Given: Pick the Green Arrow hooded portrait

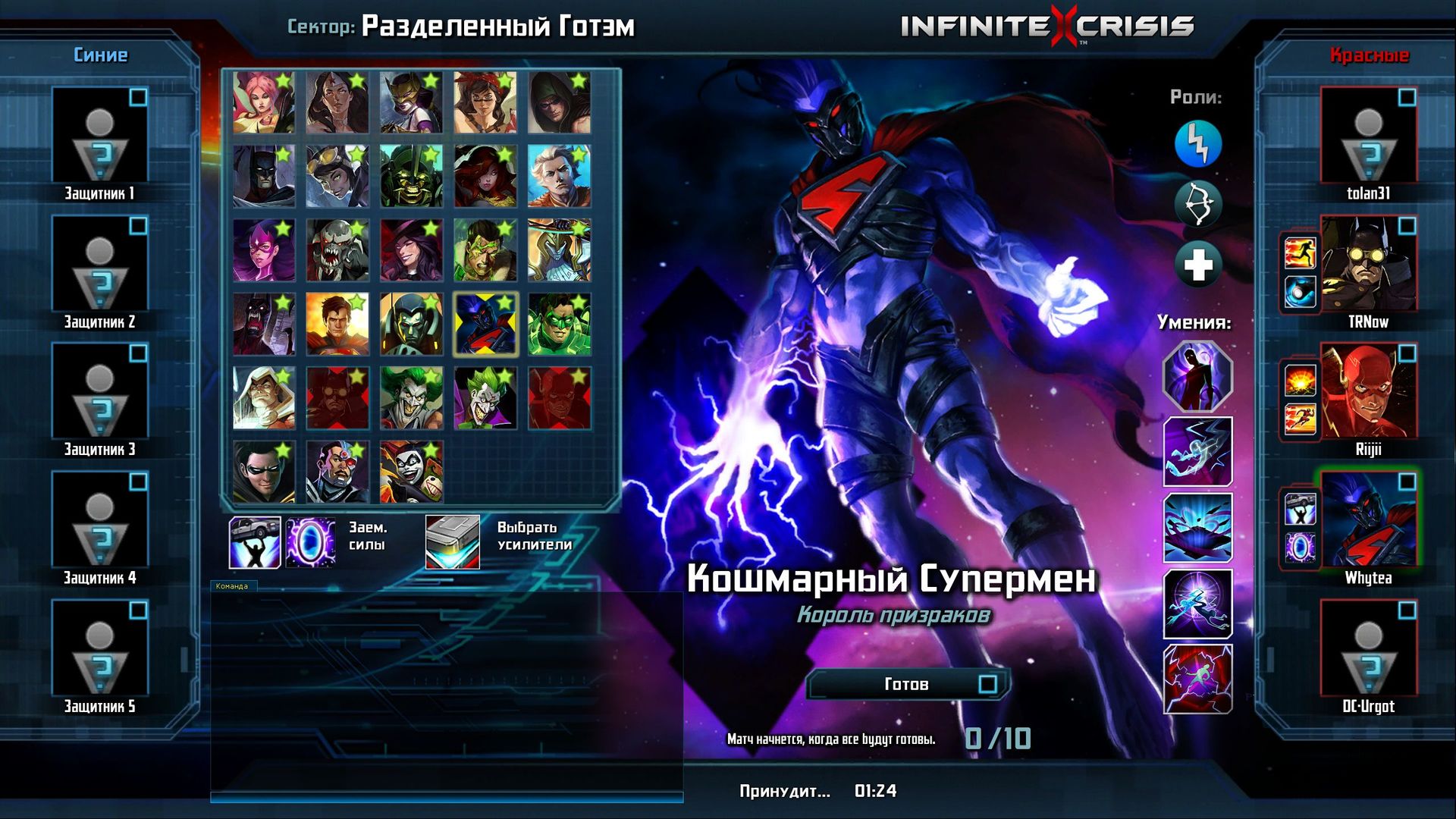Looking at the screenshot, I should coord(559,103).
